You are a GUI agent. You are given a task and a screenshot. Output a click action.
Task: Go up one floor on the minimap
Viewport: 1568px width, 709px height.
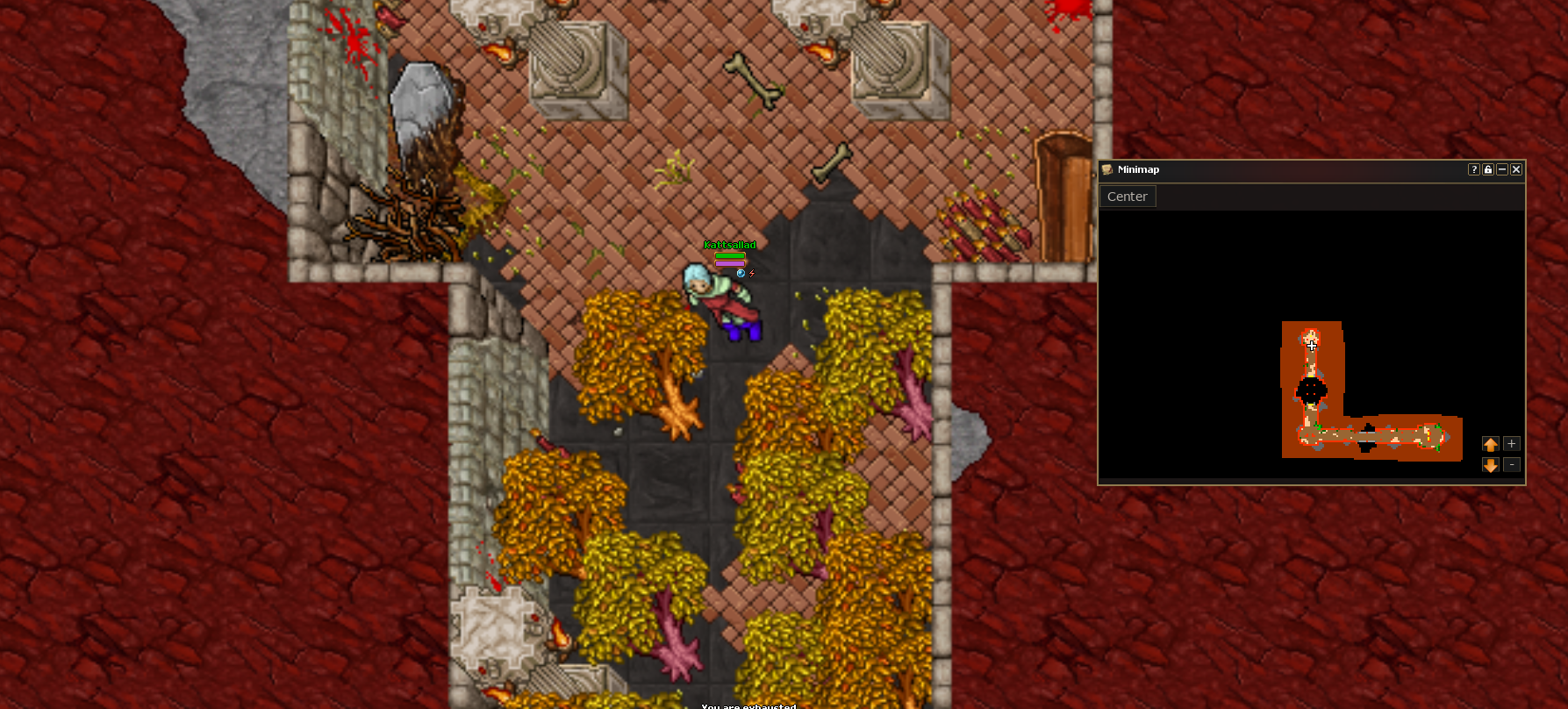point(1490,444)
